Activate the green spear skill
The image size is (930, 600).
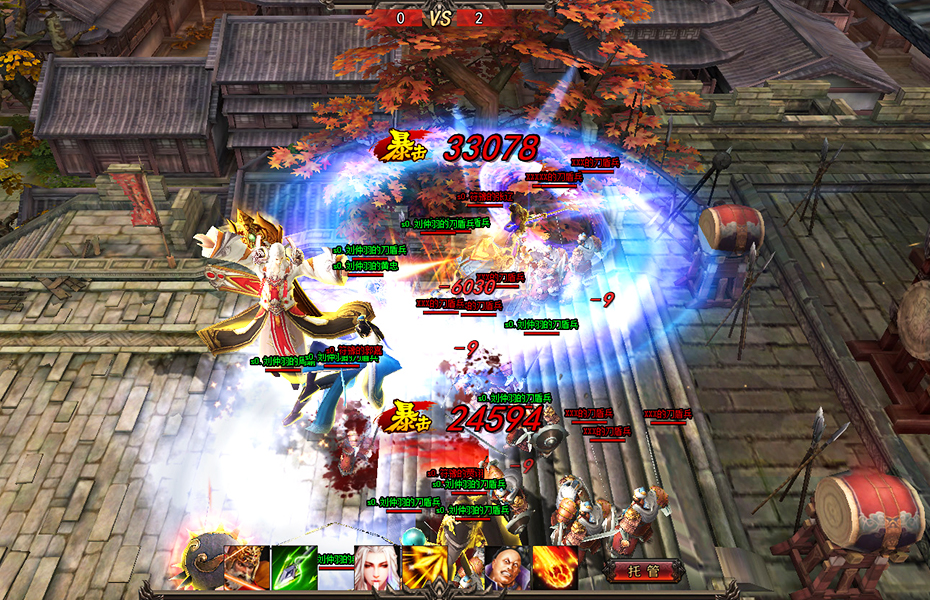pyautogui.click(x=293, y=567)
